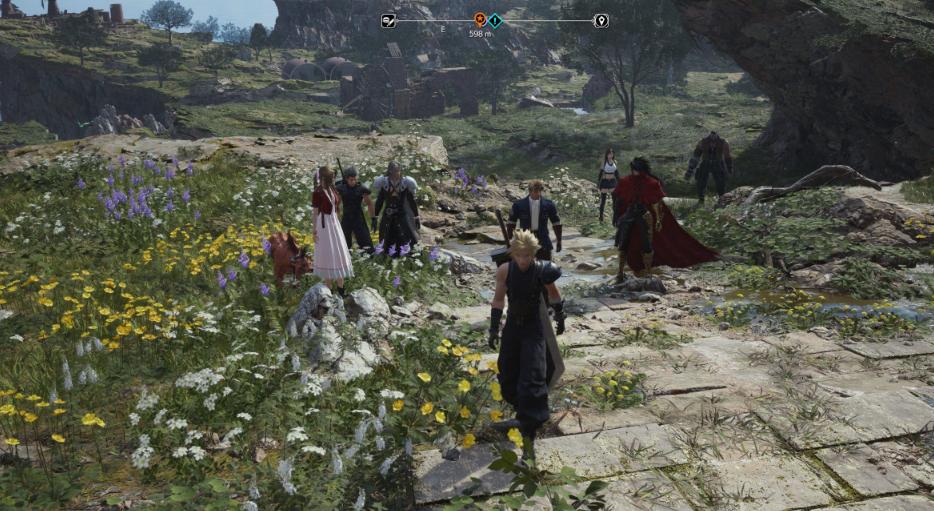
Task: Click the teal exclamation objective marker
Action: (x=495, y=19)
